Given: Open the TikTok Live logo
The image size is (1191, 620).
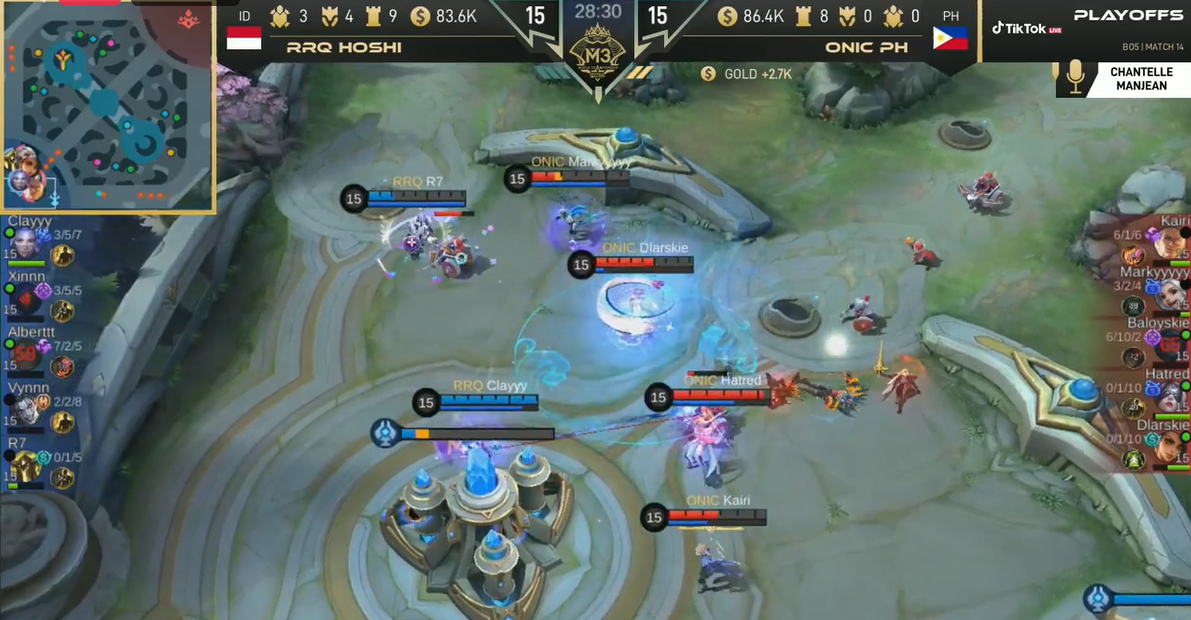Looking at the screenshot, I should pyautogui.click(x=1026, y=28).
